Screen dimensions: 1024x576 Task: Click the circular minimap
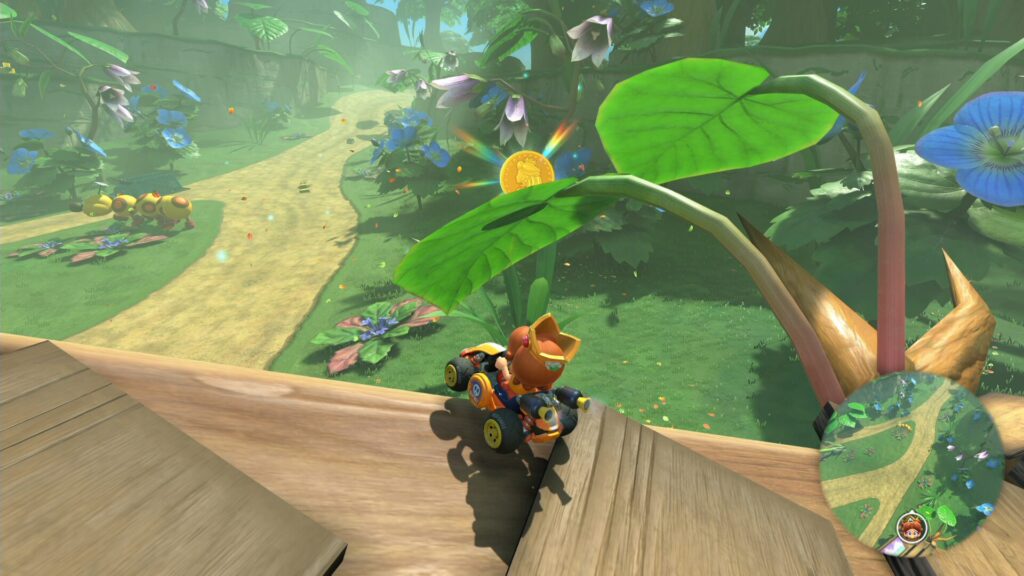click(911, 463)
